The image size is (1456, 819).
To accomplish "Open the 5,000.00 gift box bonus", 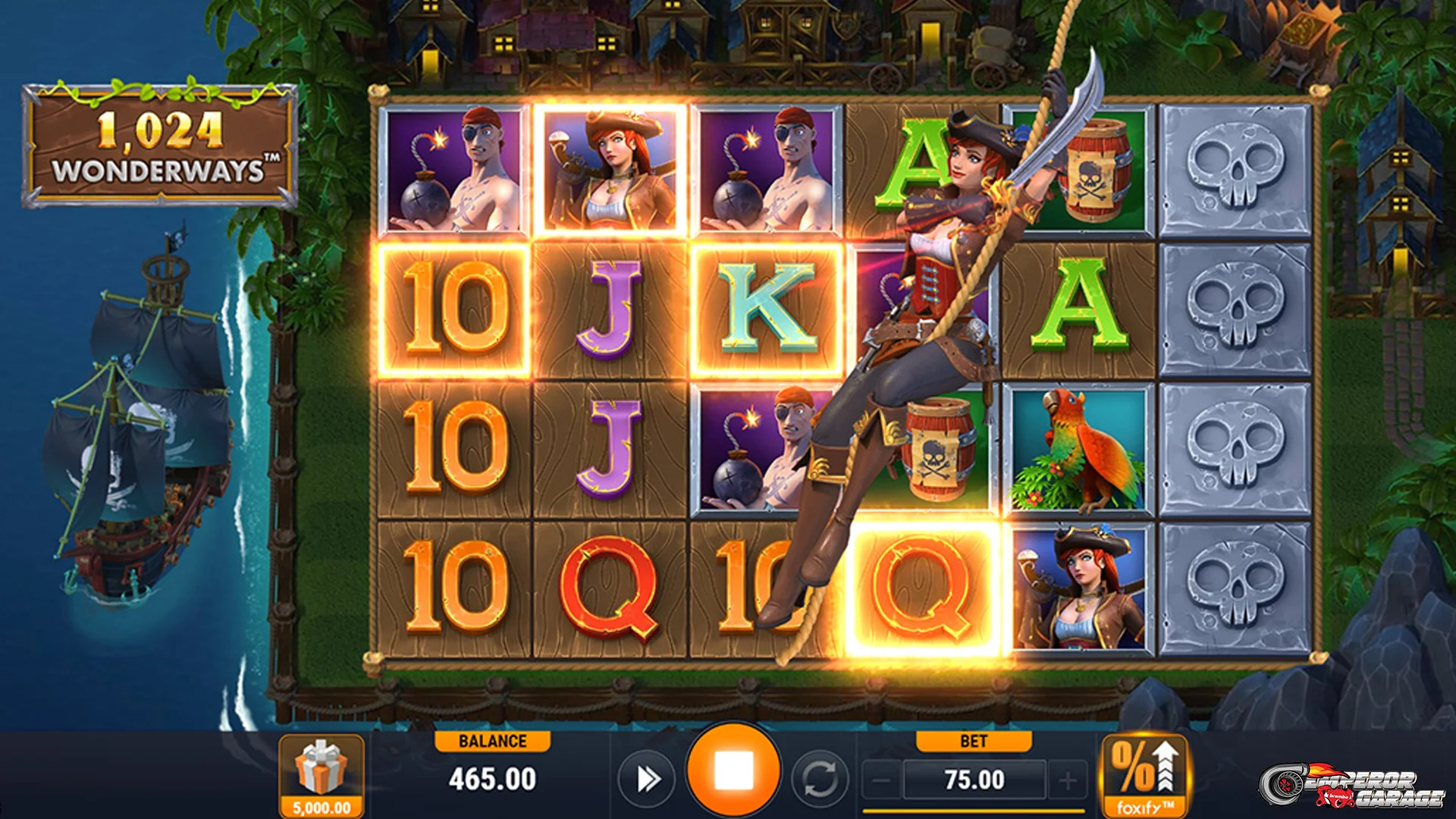I will (x=322, y=775).
